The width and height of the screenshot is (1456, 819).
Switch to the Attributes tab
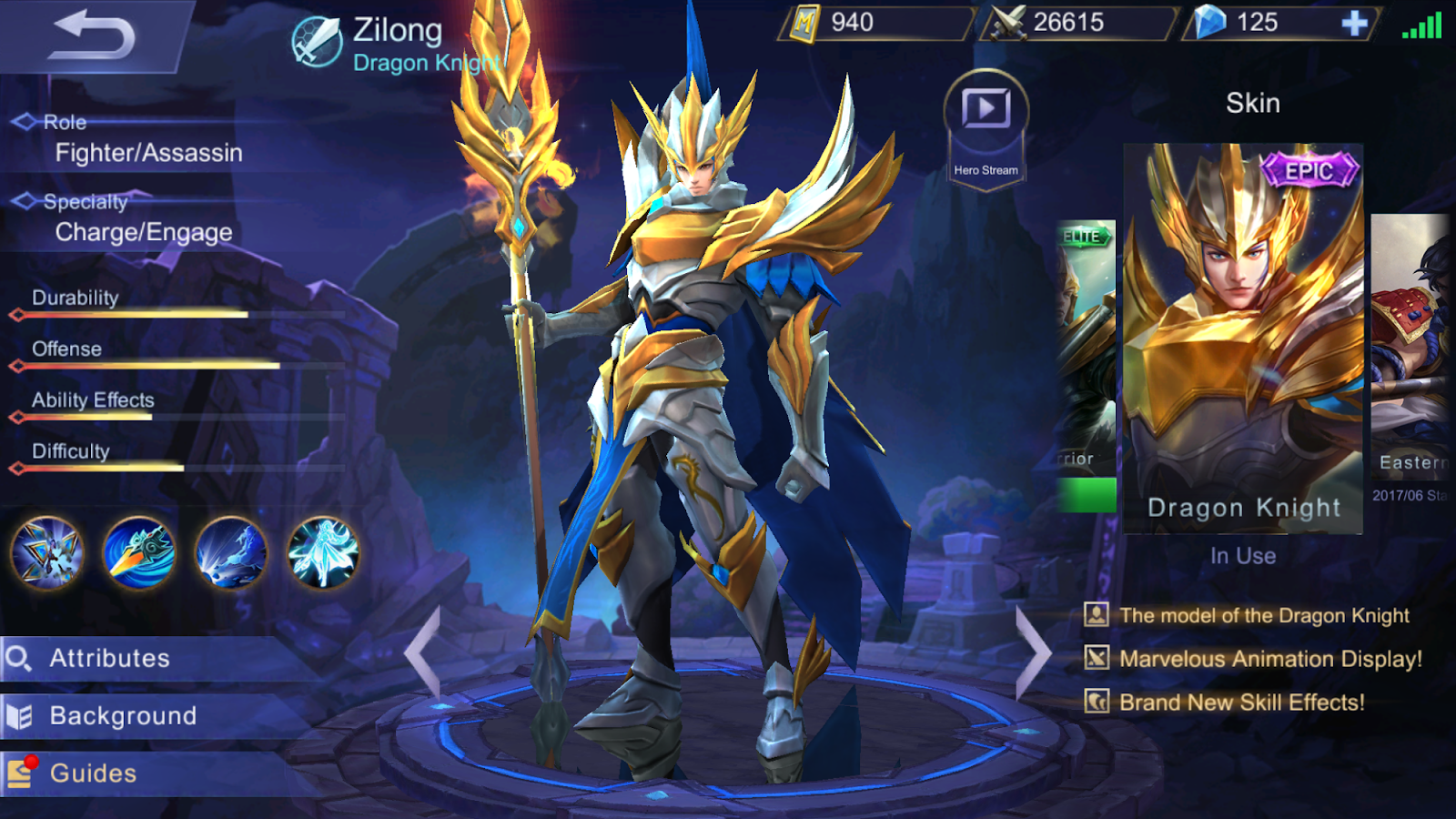click(109, 658)
